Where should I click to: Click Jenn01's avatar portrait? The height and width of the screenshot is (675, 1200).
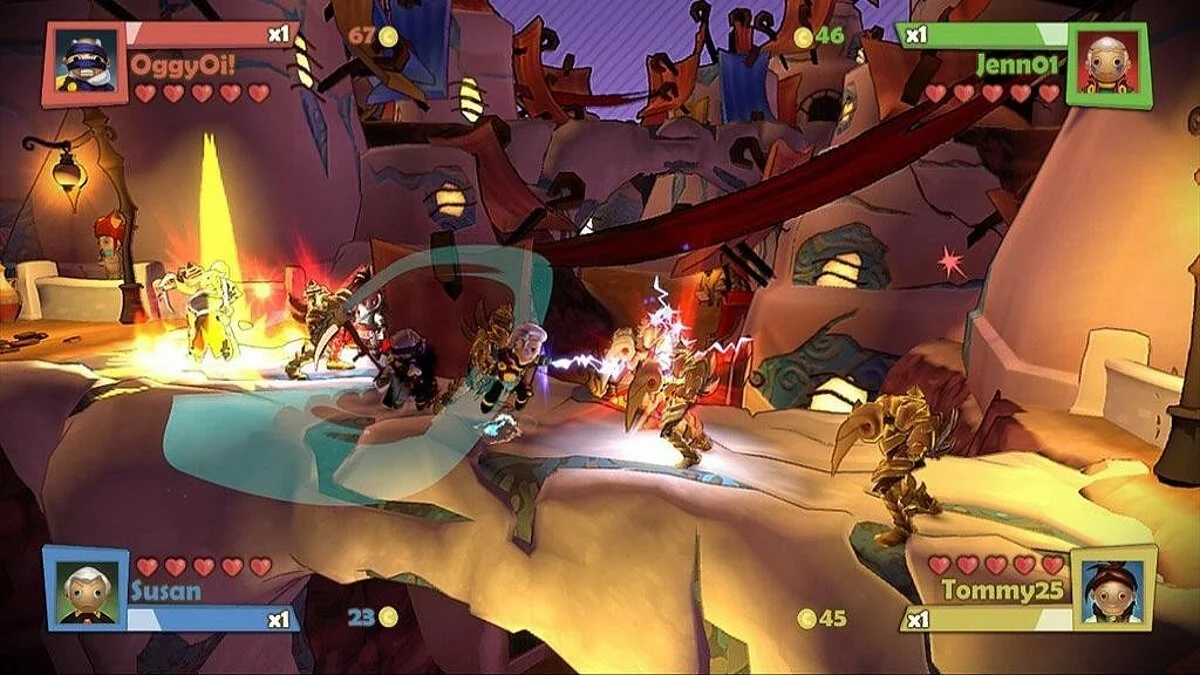point(1109,65)
